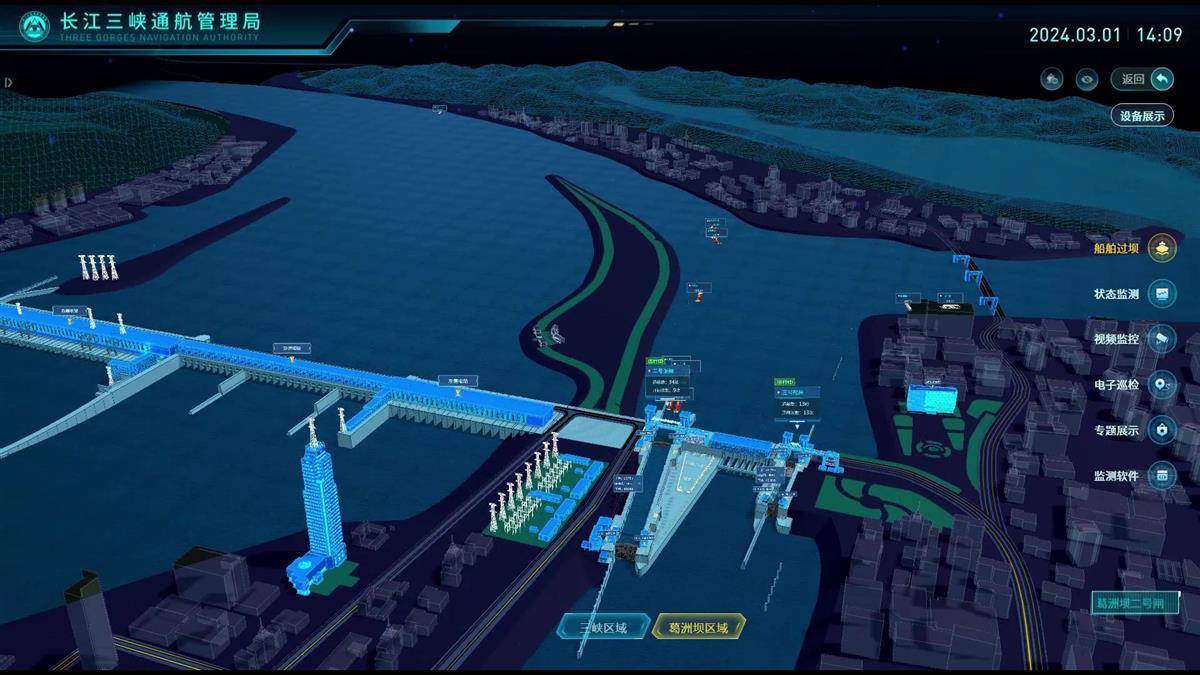Image resolution: width=1200 pixels, height=675 pixels.
Task: Toggle the eye visibility icon
Action: (1086, 79)
